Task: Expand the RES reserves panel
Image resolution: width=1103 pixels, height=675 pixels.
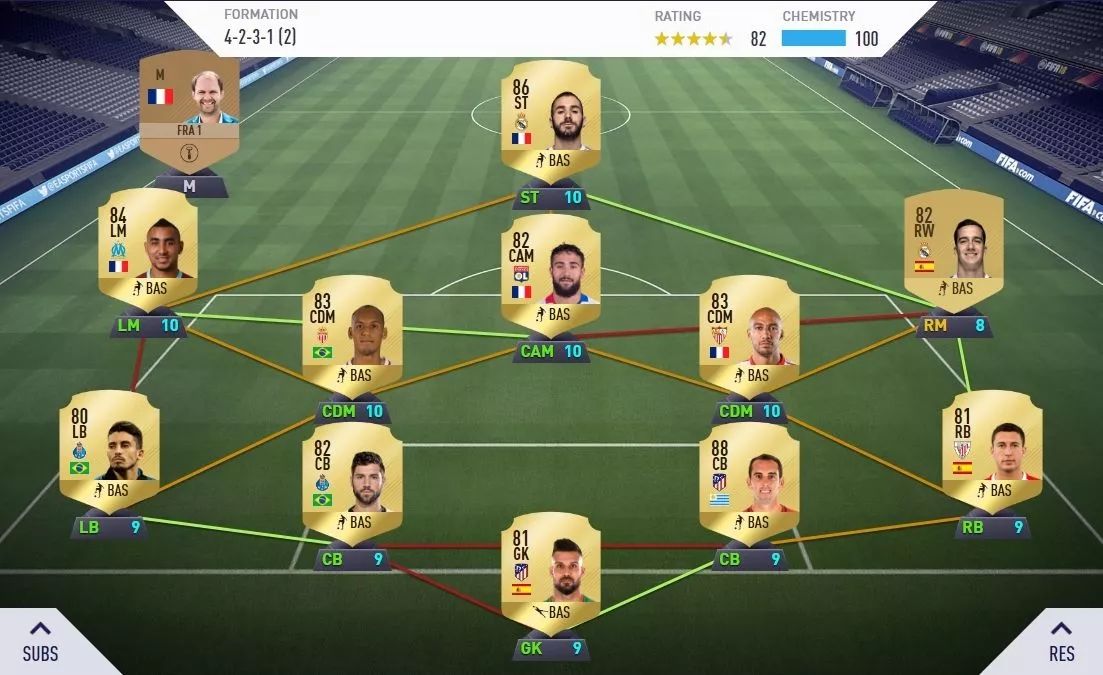Action: 1061,641
